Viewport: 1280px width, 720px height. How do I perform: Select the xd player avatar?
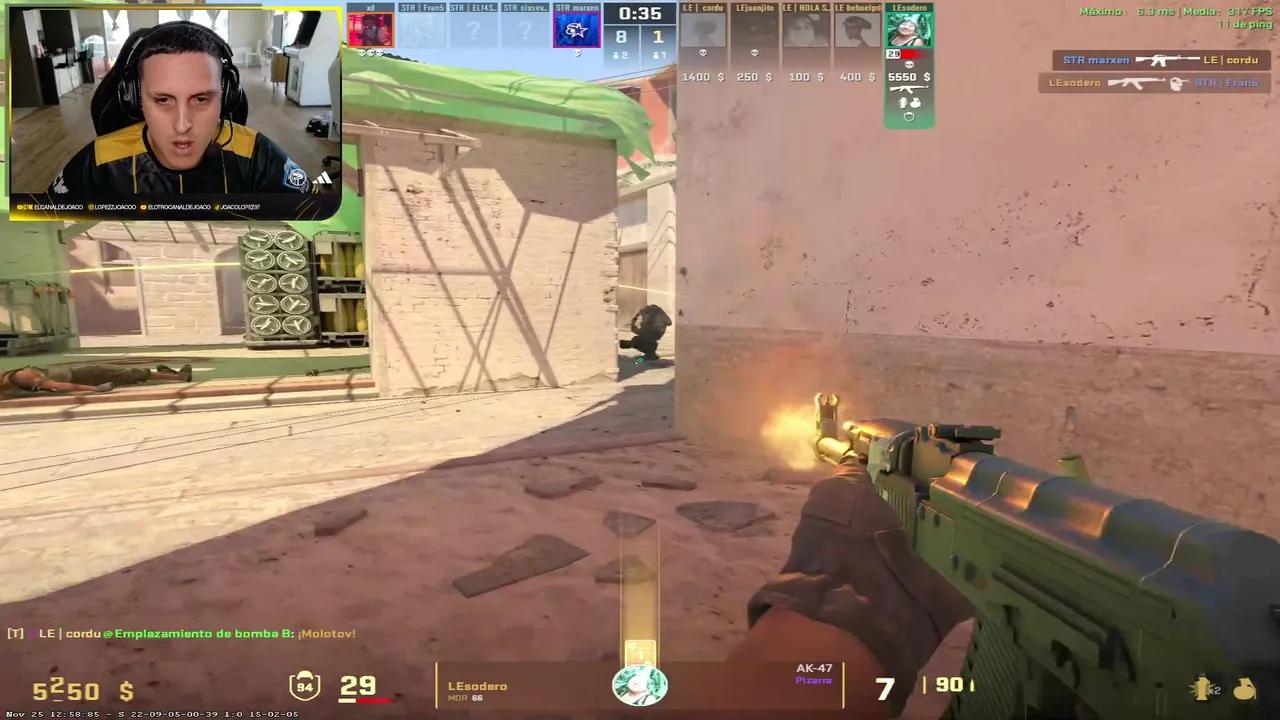coord(370,29)
